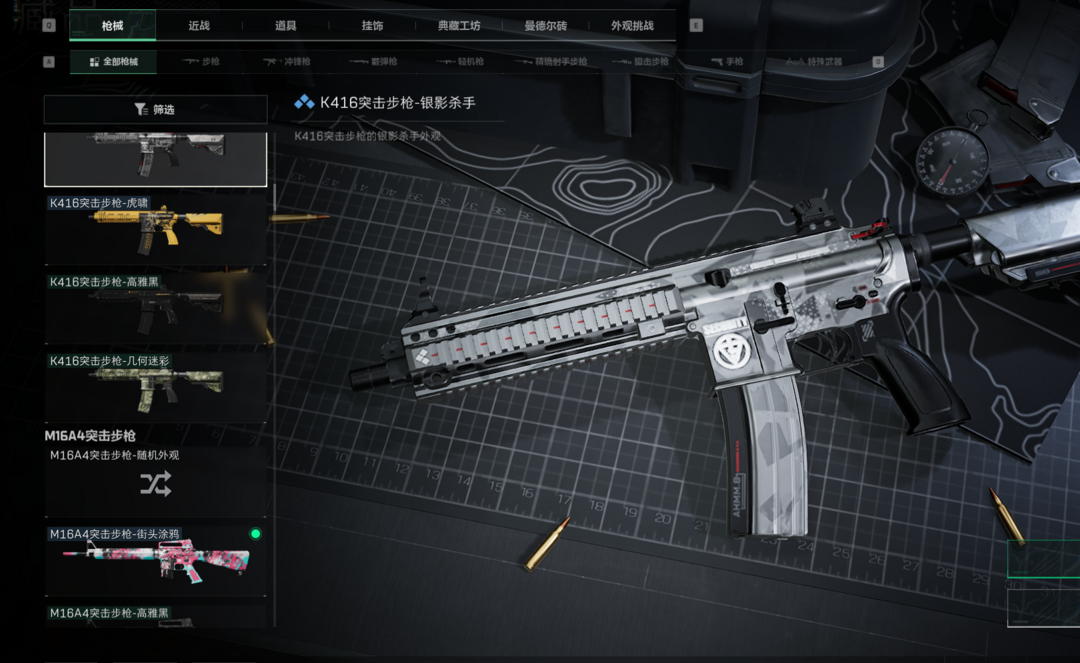The height and width of the screenshot is (663, 1080).
Task: Open the 外观挑战 tab
Action: (x=632, y=25)
